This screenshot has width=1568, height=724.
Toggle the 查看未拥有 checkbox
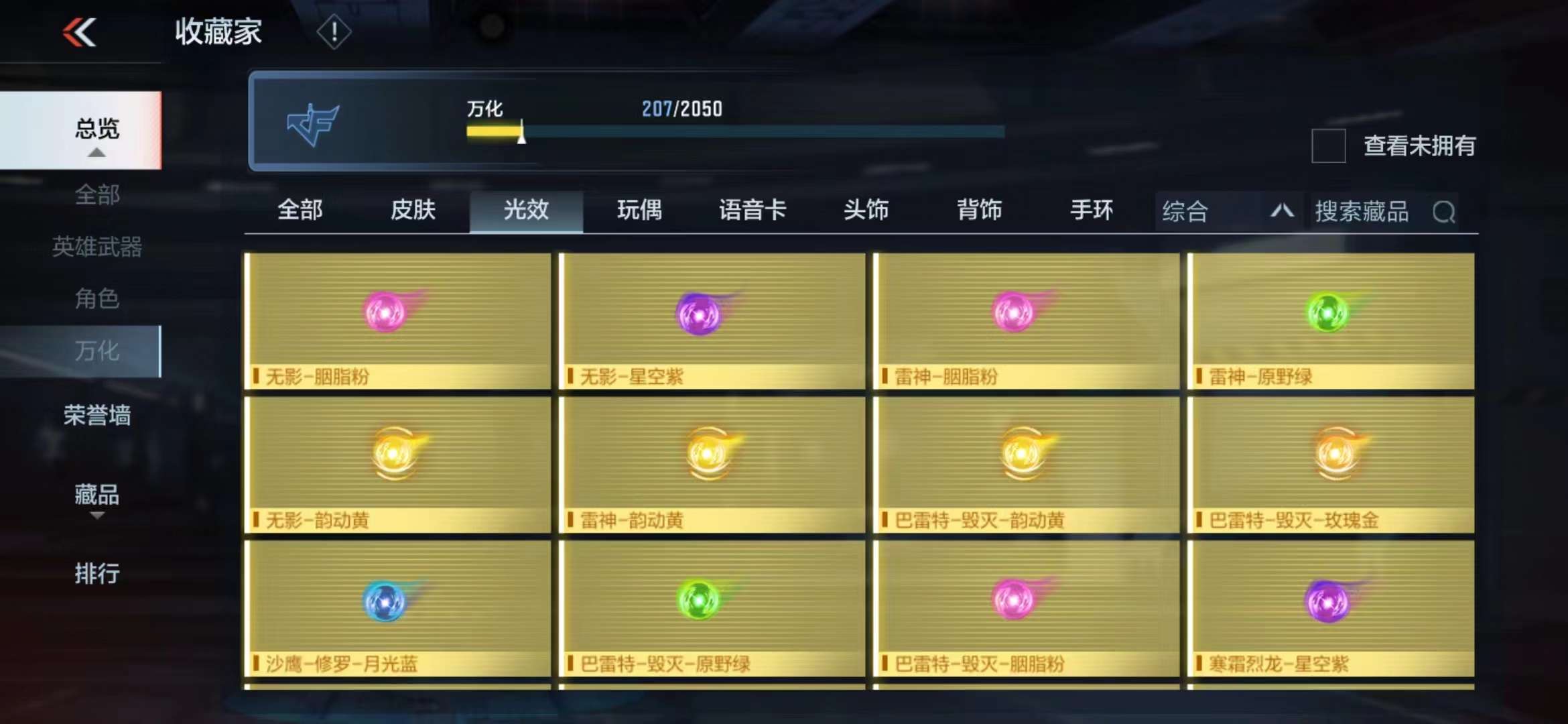[1328, 145]
